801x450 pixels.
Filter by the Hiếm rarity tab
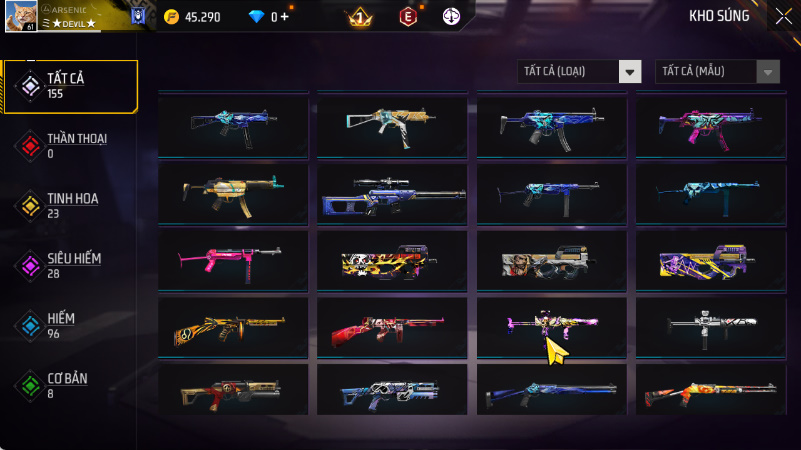(70, 325)
